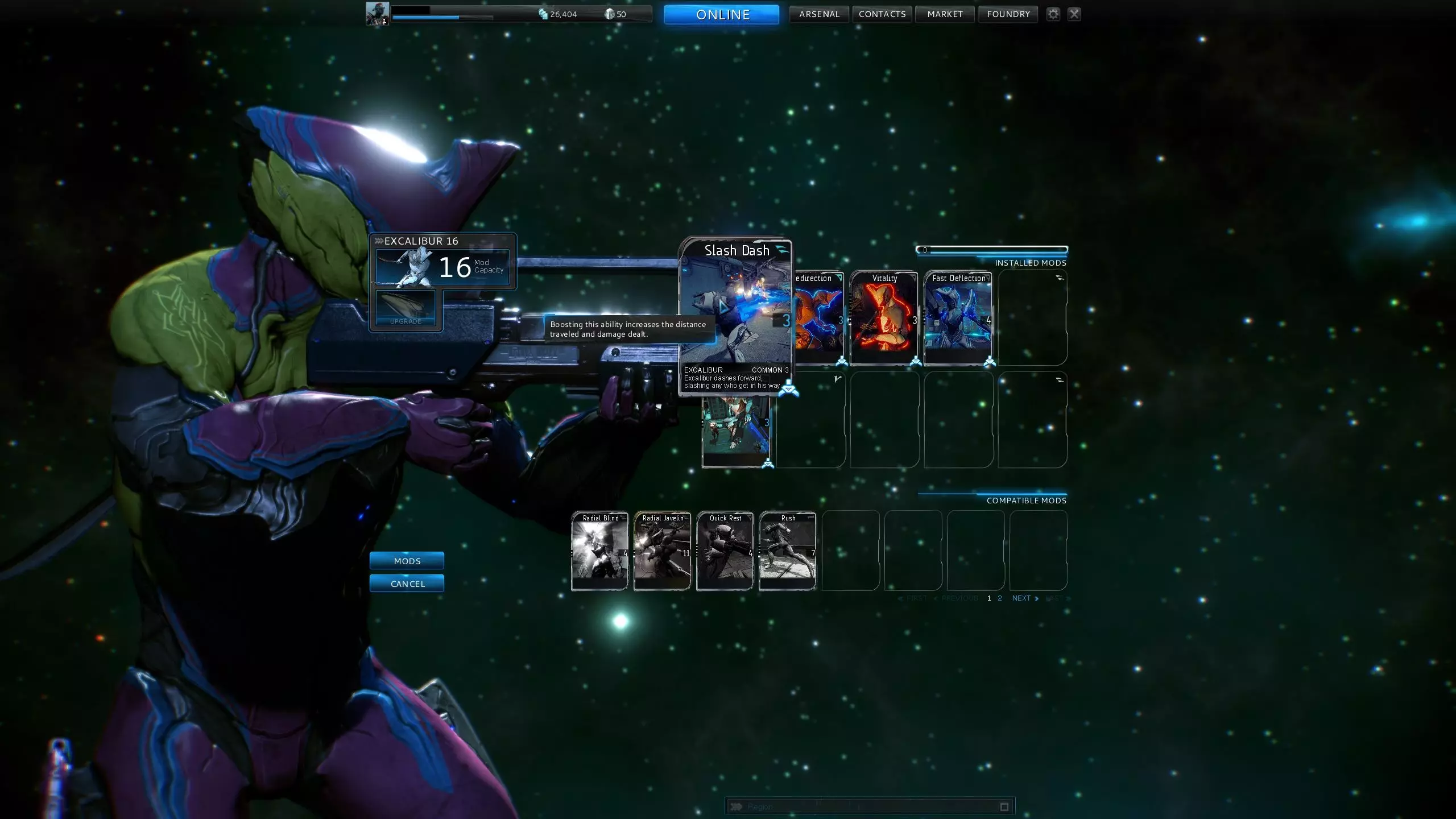Pick the Quick Rest mod card

(725, 552)
